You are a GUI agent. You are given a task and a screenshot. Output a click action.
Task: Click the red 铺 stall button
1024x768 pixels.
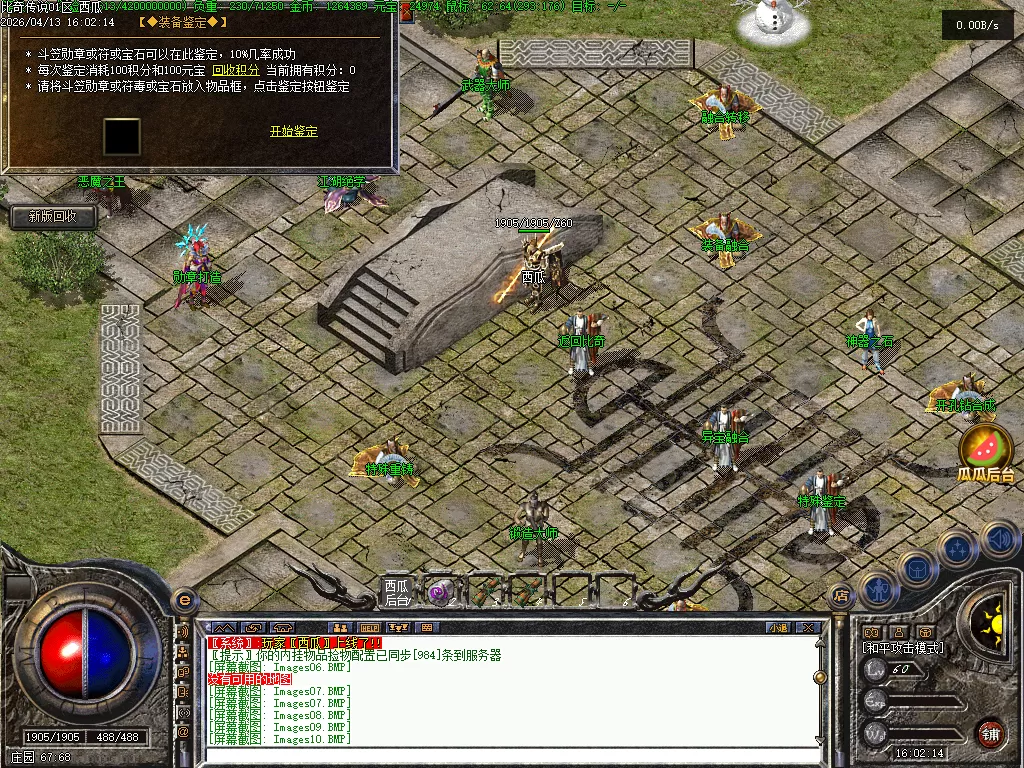990,733
